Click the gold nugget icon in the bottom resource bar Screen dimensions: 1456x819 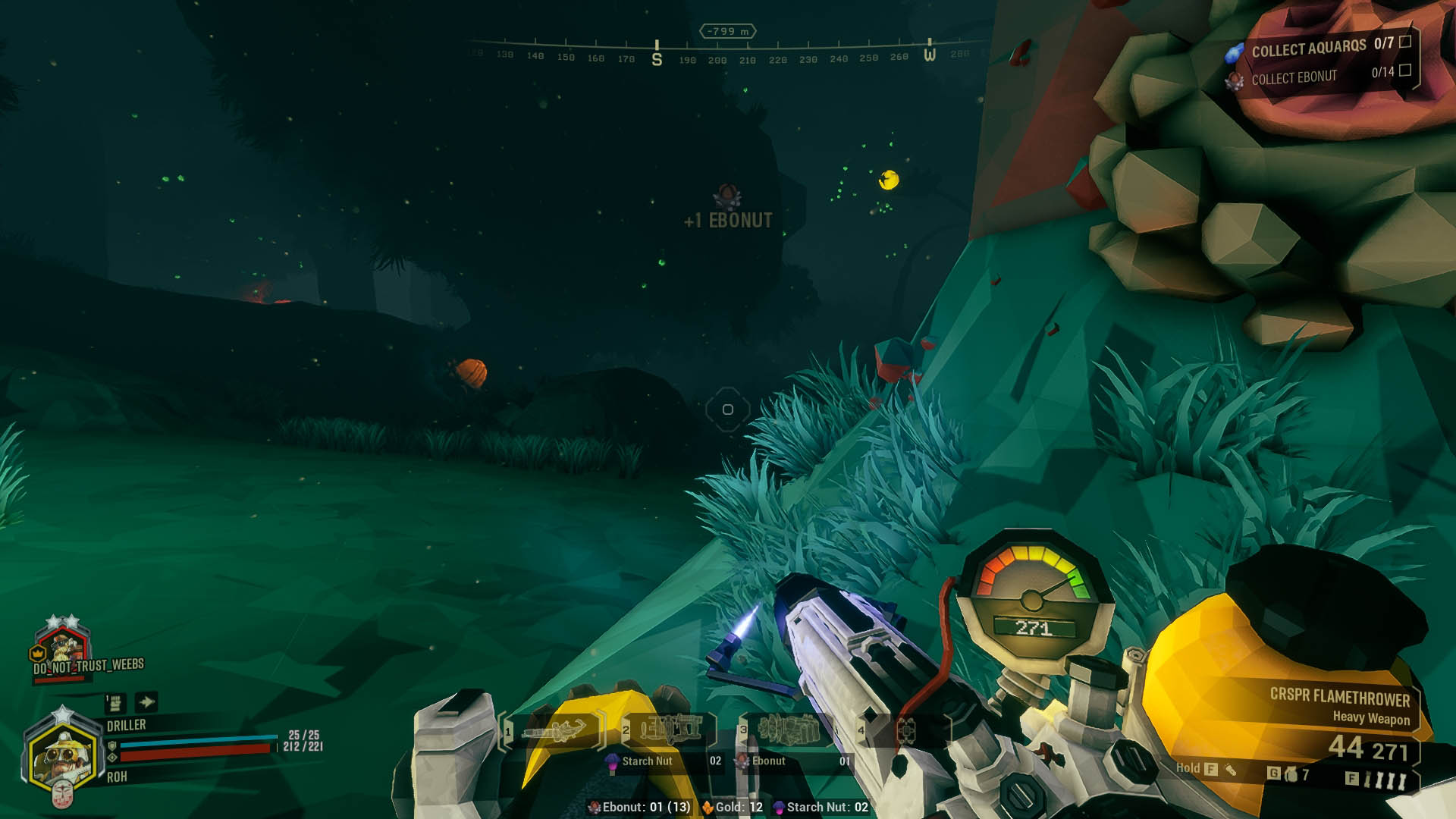(x=709, y=807)
